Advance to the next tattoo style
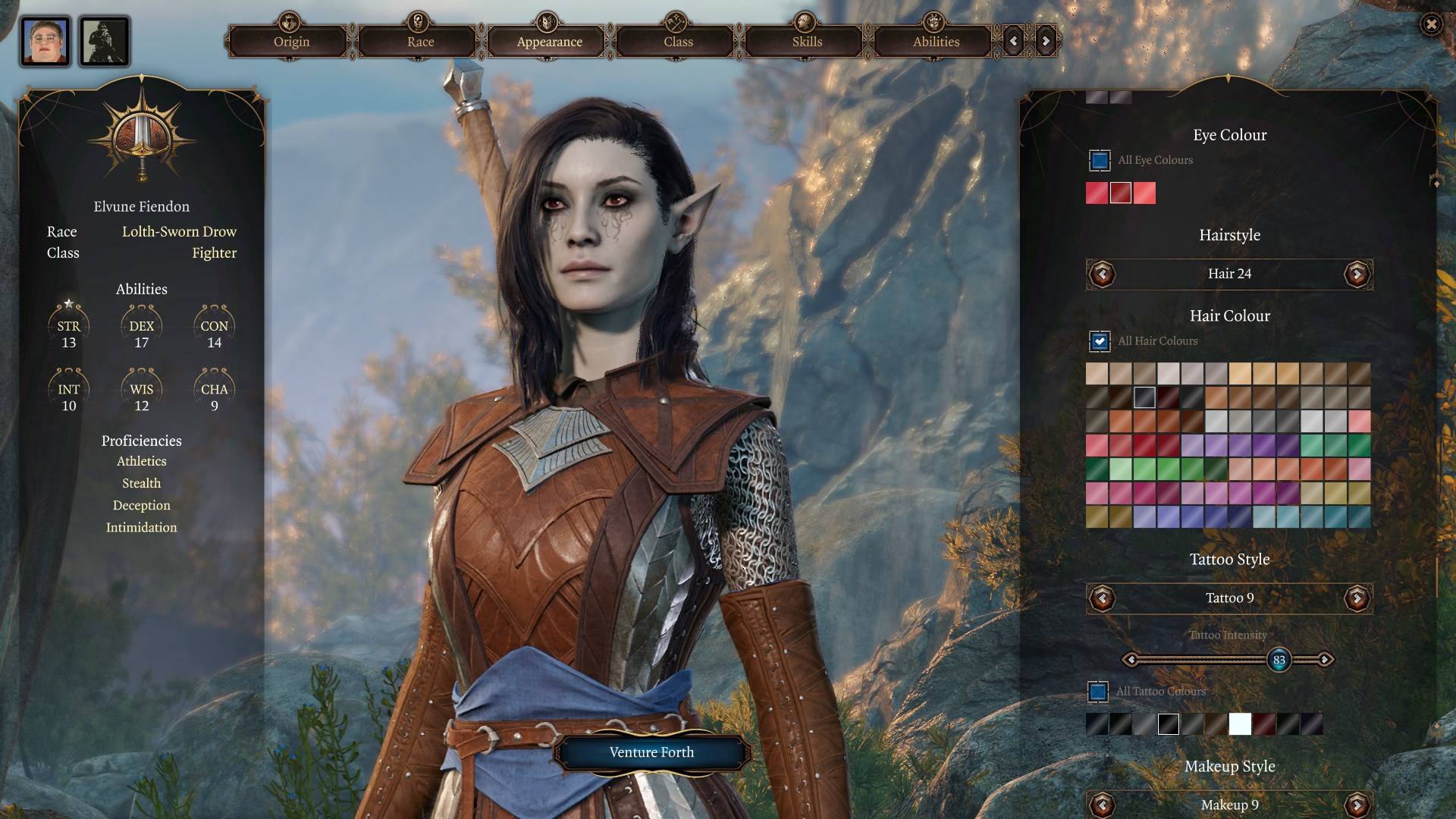 click(1357, 598)
